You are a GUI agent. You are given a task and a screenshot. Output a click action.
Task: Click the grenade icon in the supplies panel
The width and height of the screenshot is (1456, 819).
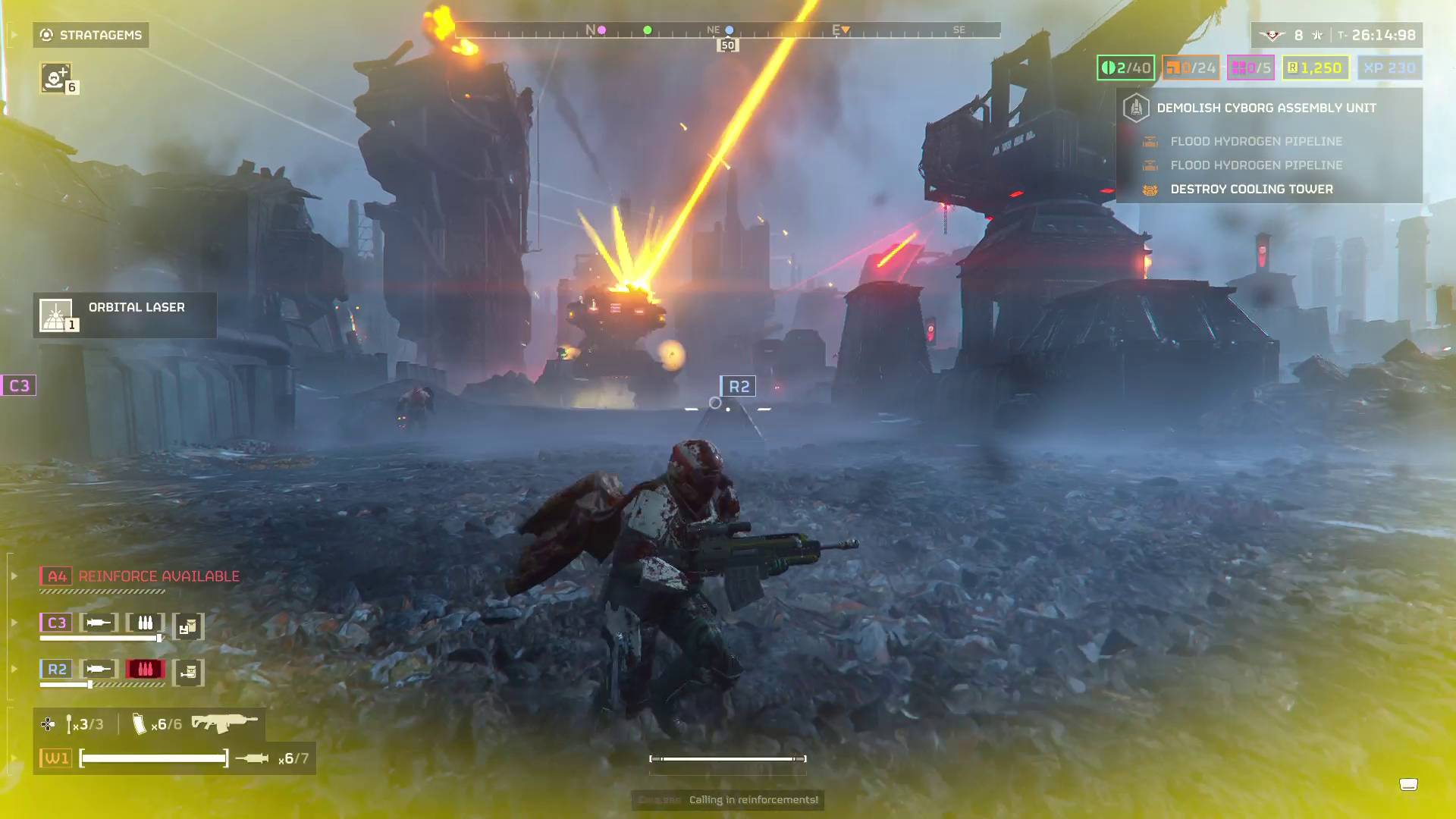tap(70, 723)
